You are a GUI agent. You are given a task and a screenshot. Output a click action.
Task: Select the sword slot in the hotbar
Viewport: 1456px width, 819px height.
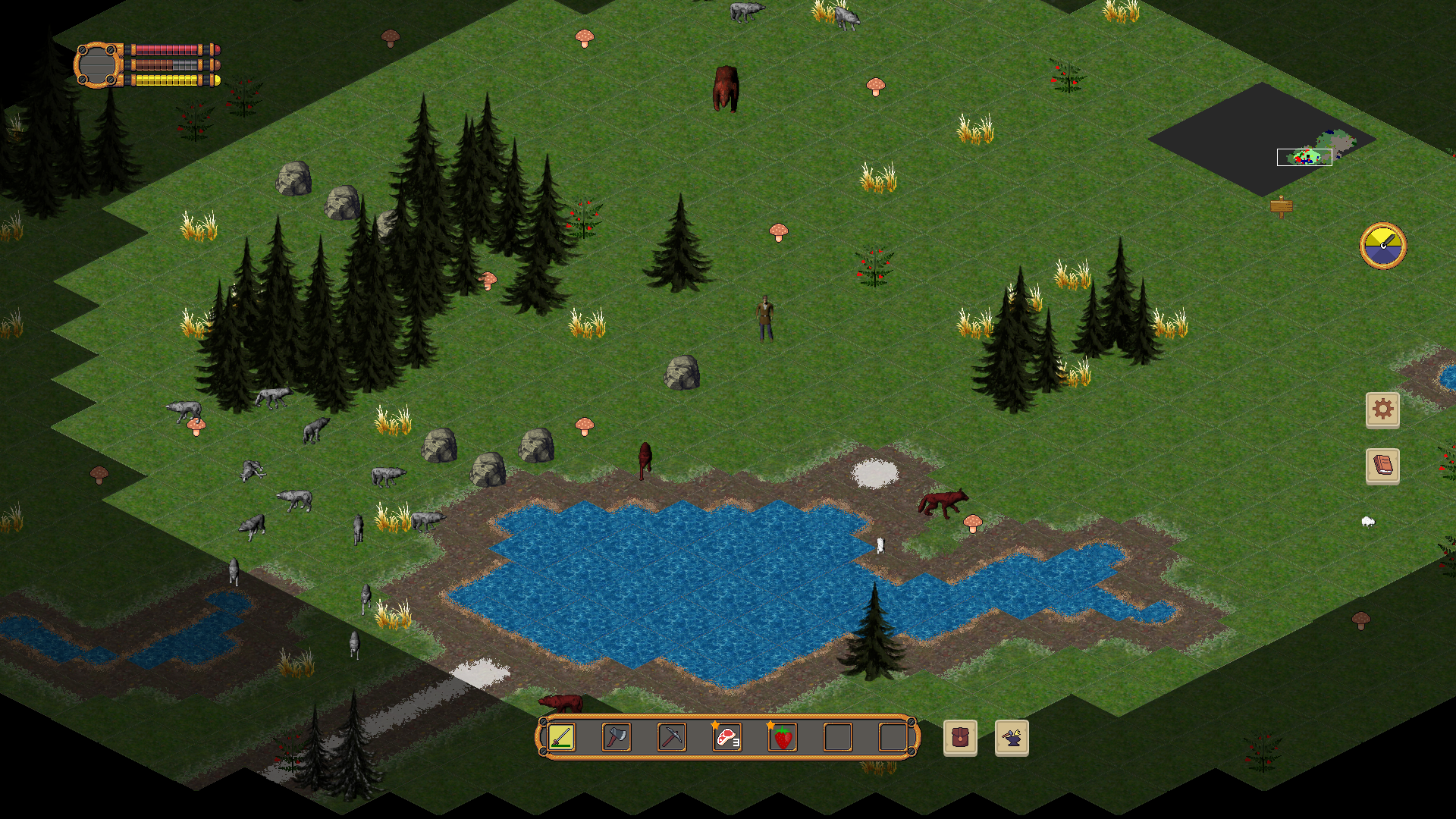(x=561, y=737)
